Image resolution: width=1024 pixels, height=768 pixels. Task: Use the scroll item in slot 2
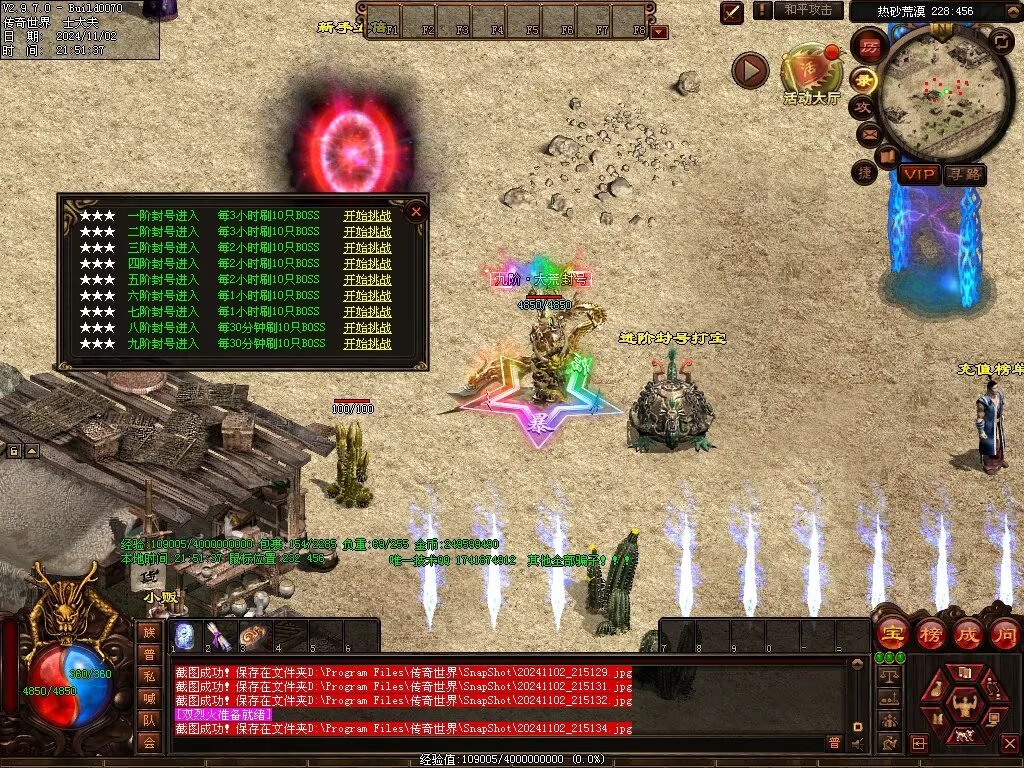click(x=219, y=636)
